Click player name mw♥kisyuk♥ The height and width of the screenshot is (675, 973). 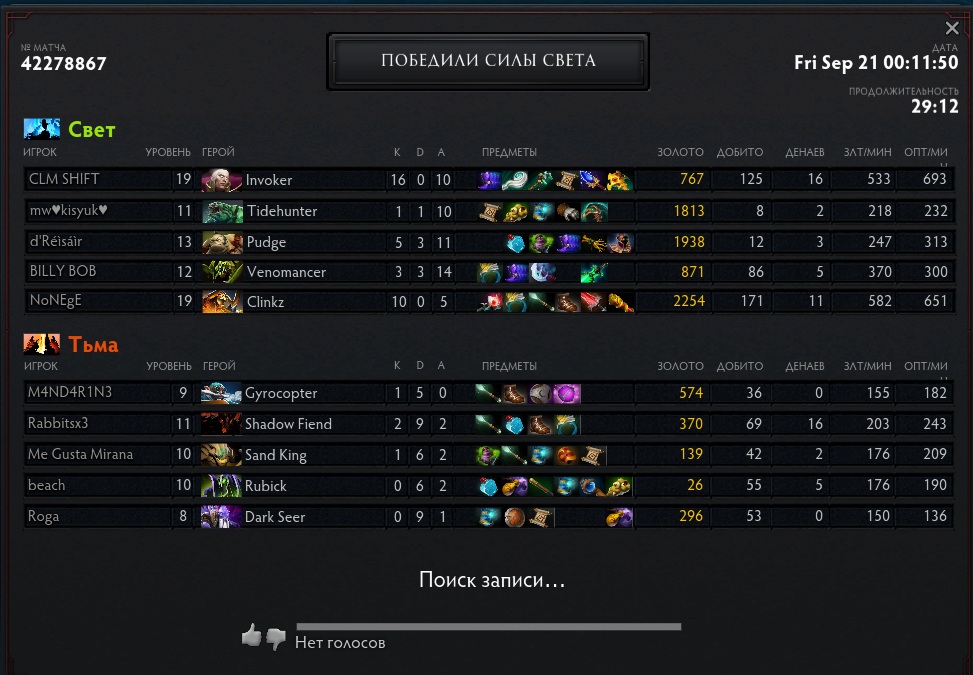coord(68,211)
